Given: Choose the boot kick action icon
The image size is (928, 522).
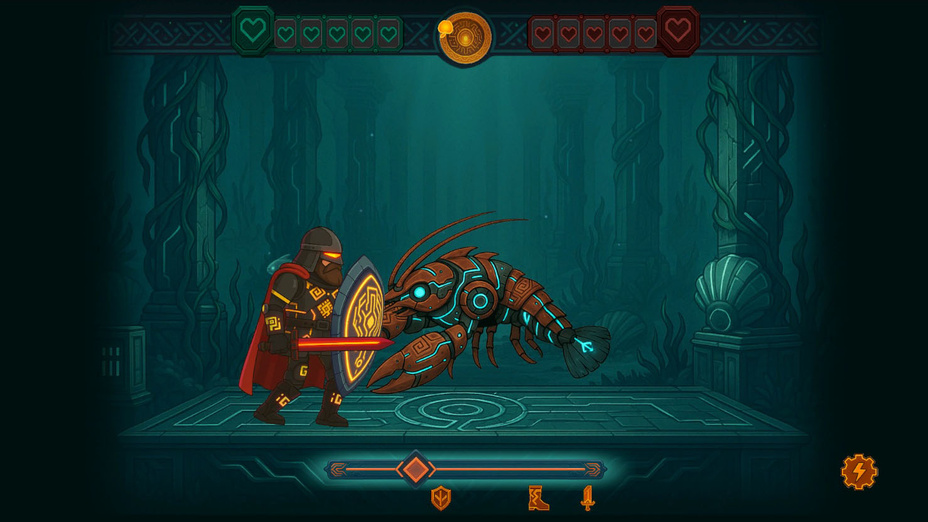Looking at the screenshot, I should pos(538,498).
